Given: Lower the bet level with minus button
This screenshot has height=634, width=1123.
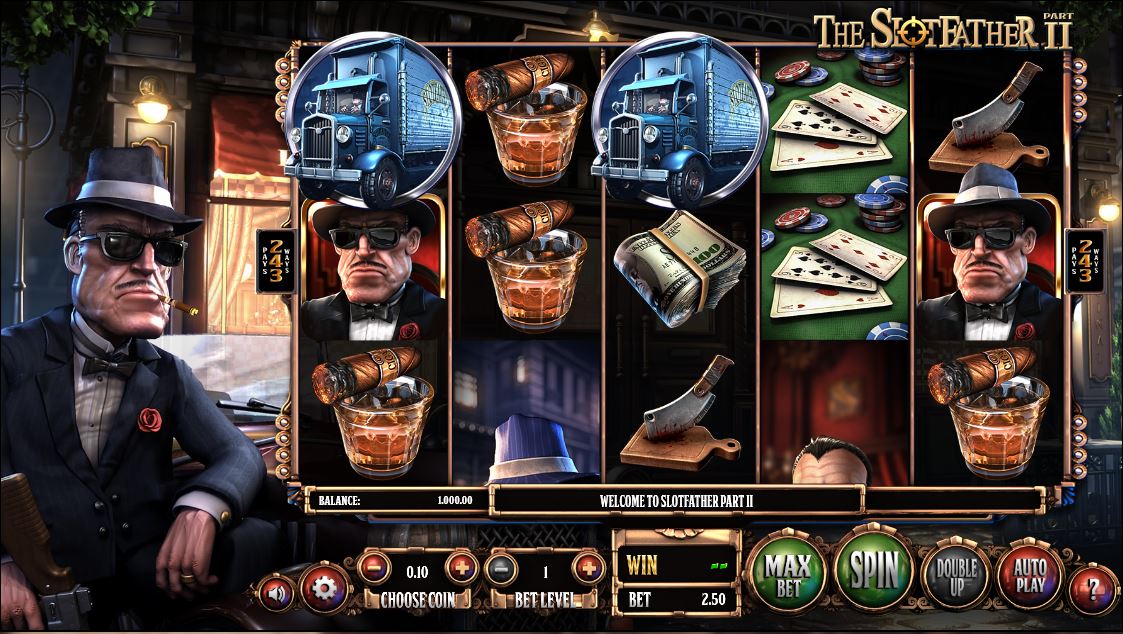Looking at the screenshot, I should (501, 569).
